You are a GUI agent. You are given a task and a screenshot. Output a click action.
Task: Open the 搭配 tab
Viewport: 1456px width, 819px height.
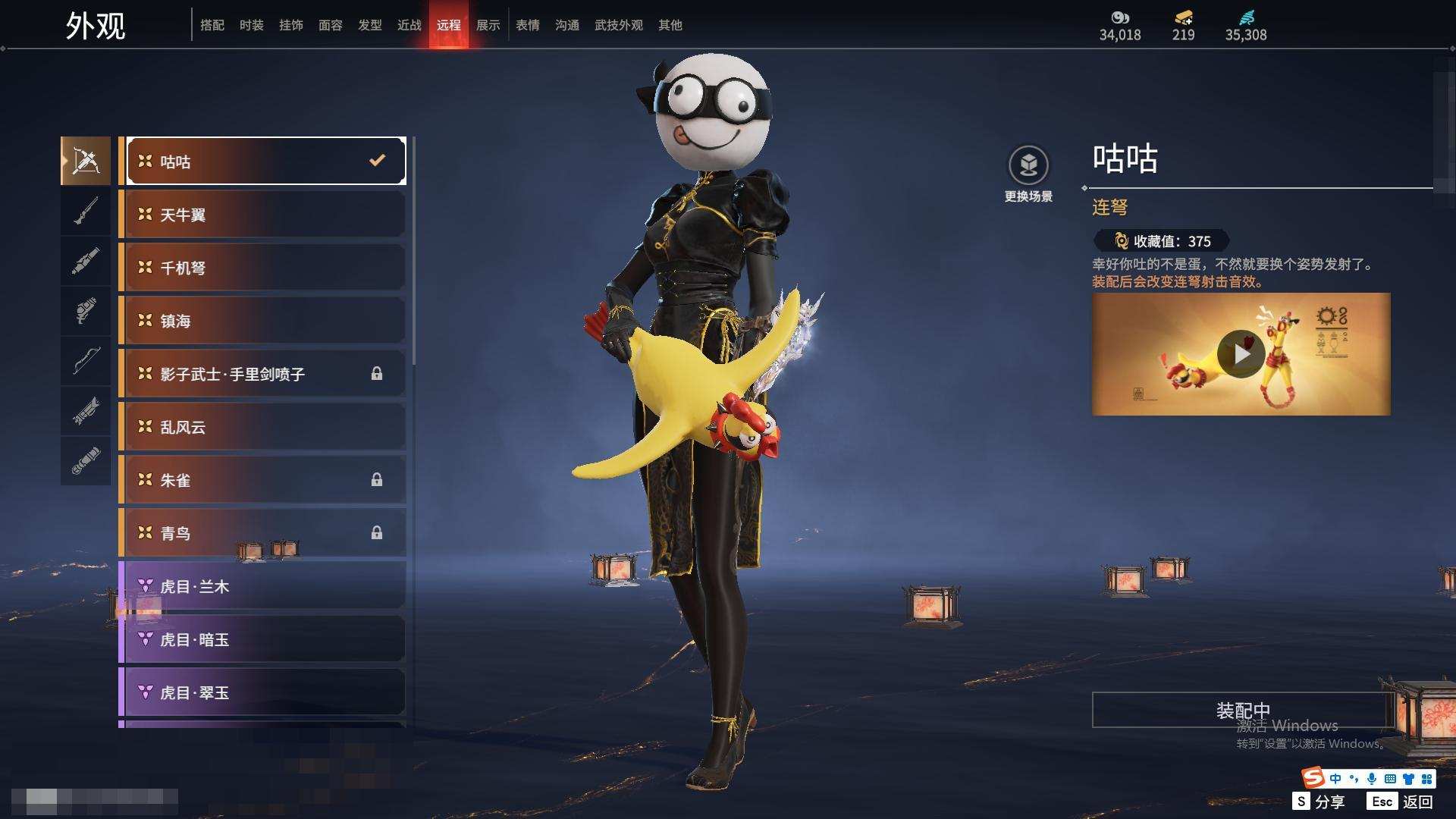(x=212, y=25)
